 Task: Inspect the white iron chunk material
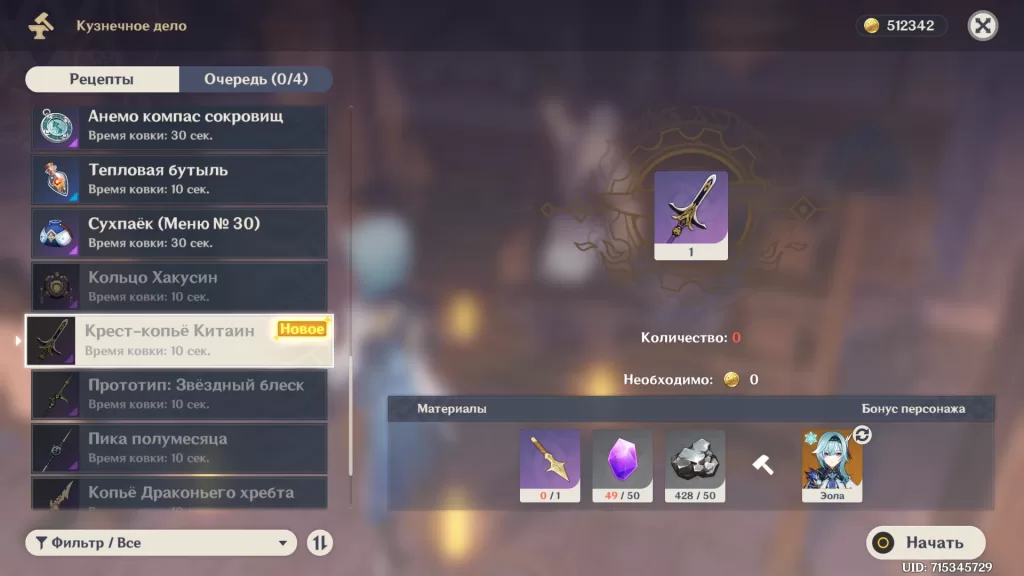pos(695,465)
